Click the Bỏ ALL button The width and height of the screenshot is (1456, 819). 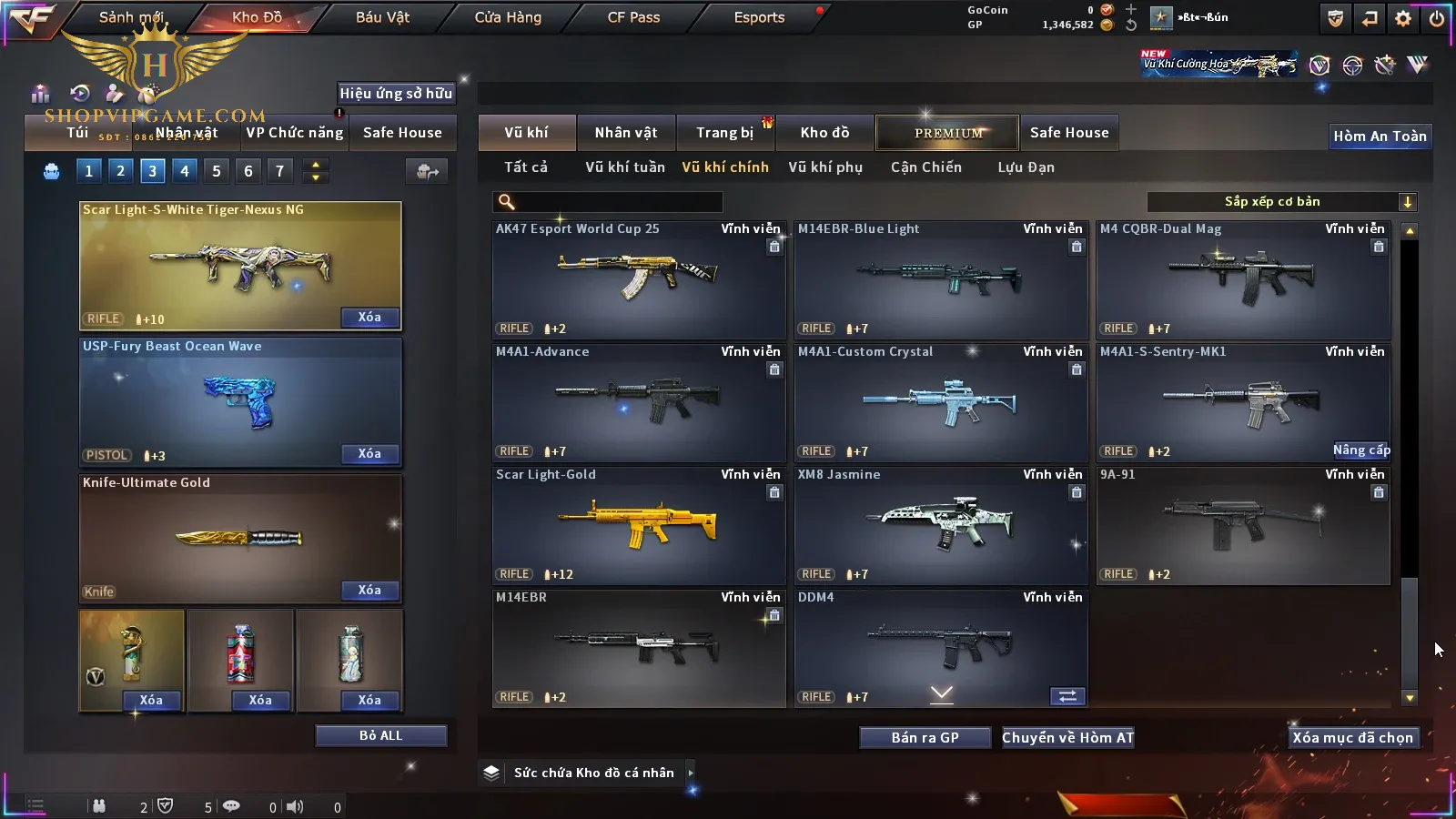pyautogui.click(x=380, y=735)
